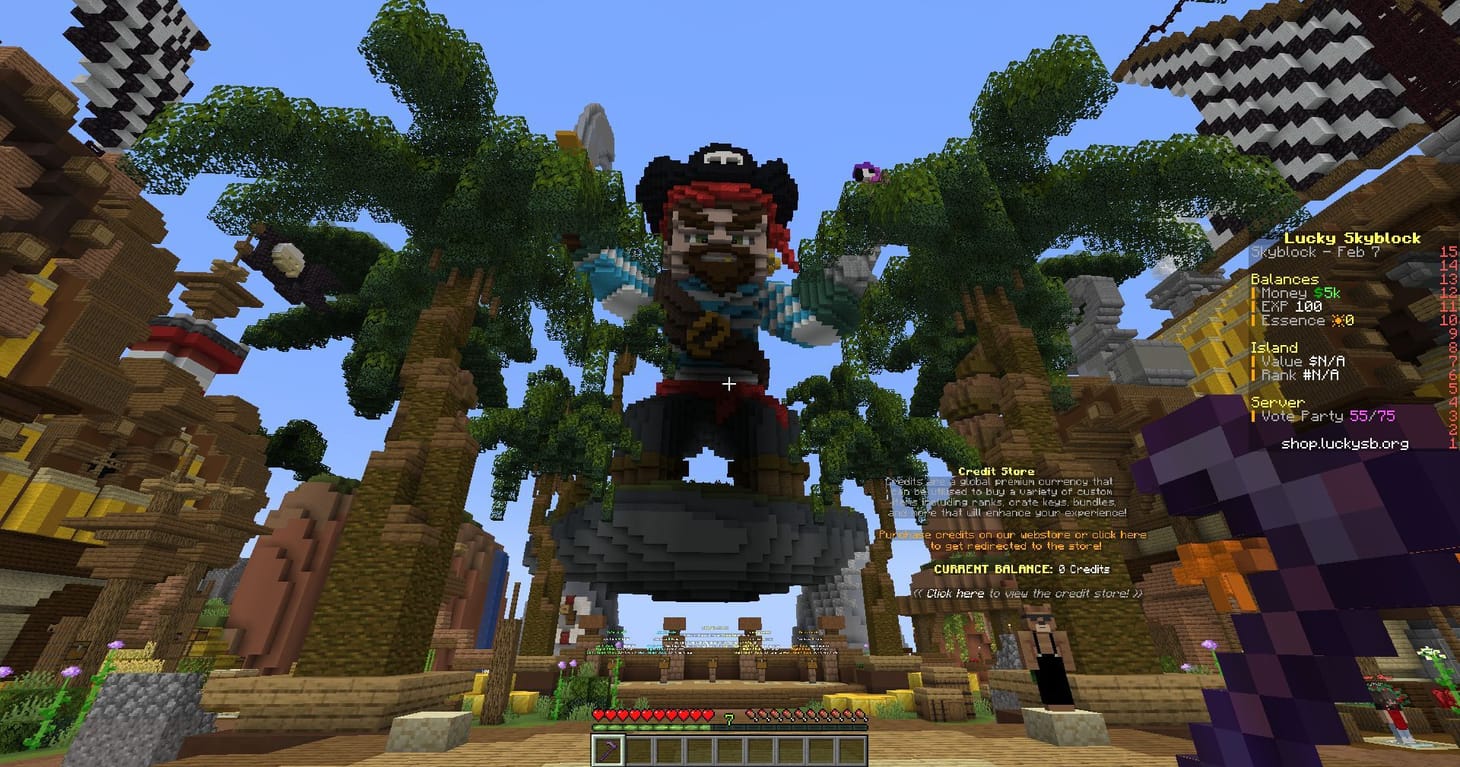Viewport: 1460px width, 767px height.
Task: Click the crosshair at screen center
Action: [730, 383]
